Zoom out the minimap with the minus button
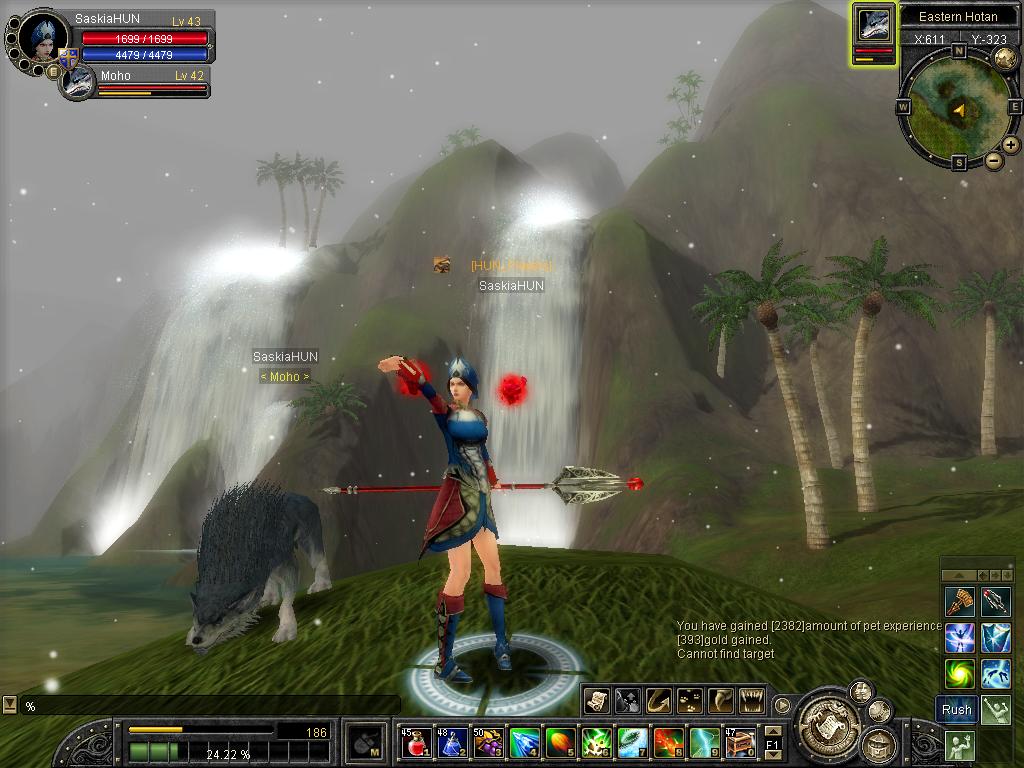The image size is (1024, 768). 994,160
